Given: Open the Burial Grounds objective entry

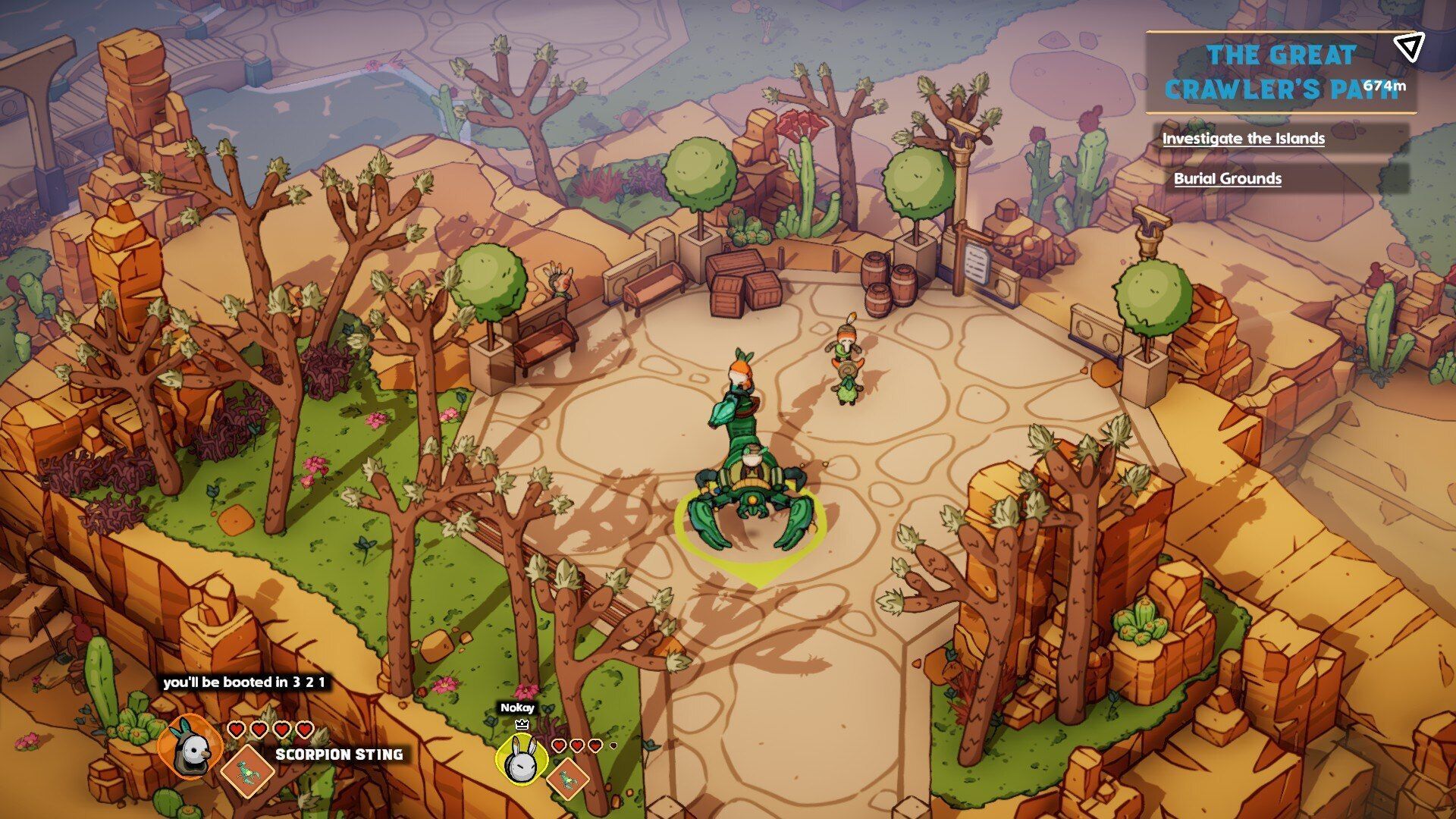Looking at the screenshot, I should click(1227, 179).
